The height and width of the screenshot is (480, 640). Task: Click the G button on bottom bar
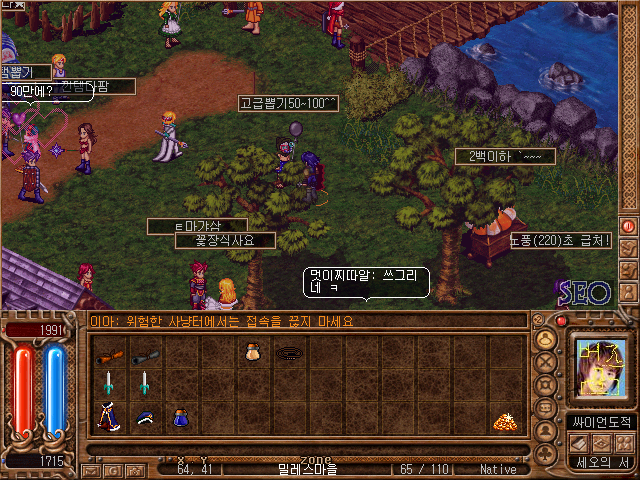112,469
